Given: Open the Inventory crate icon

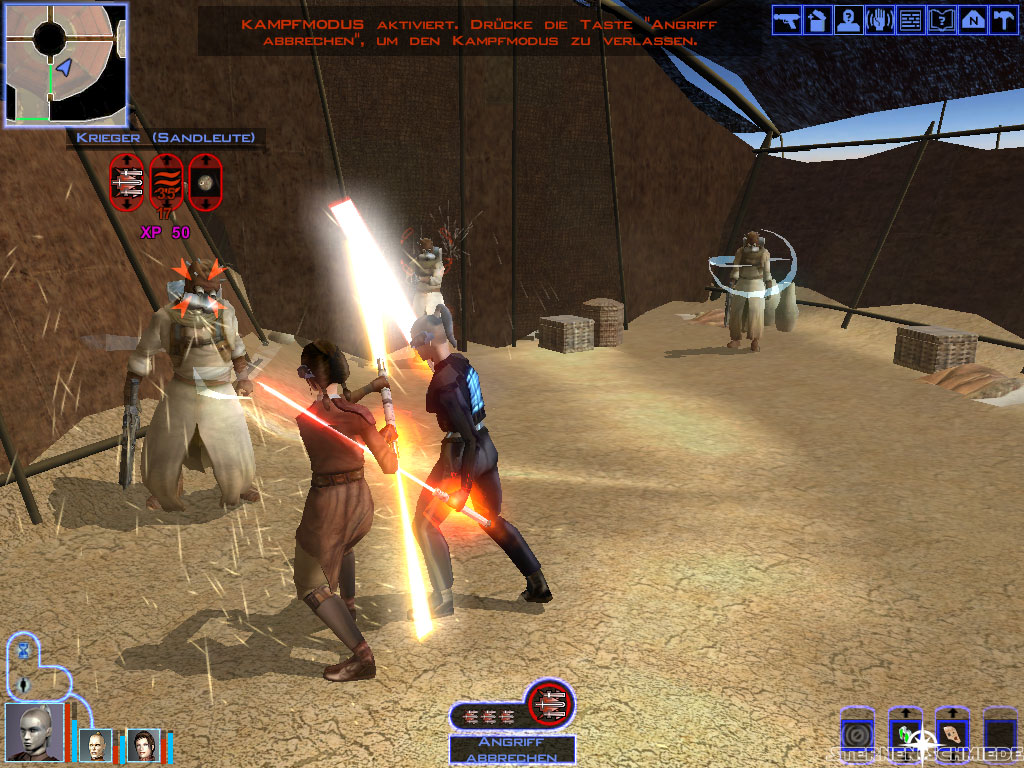Looking at the screenshot, I should pos(819,21).
